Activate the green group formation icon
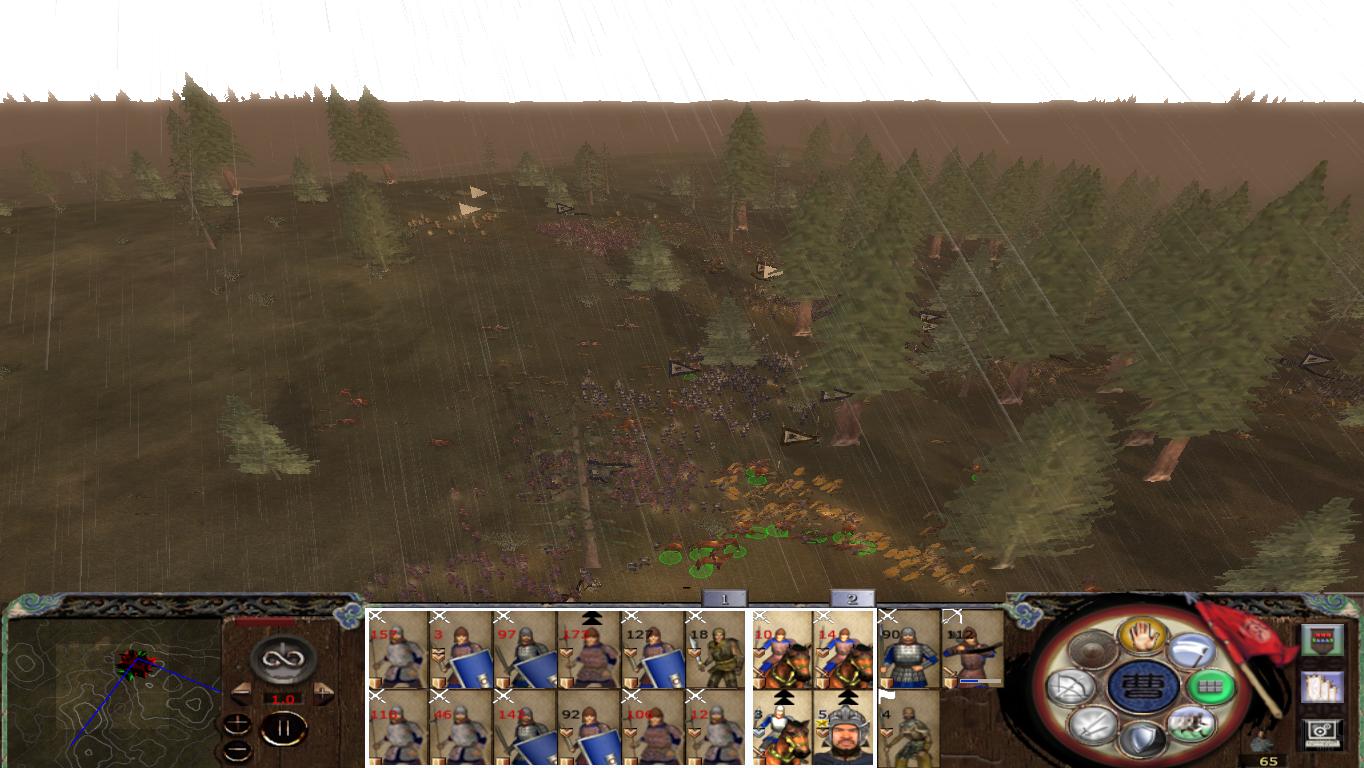Viewport: 1364px width, 768px height. tap(1213, 686)
